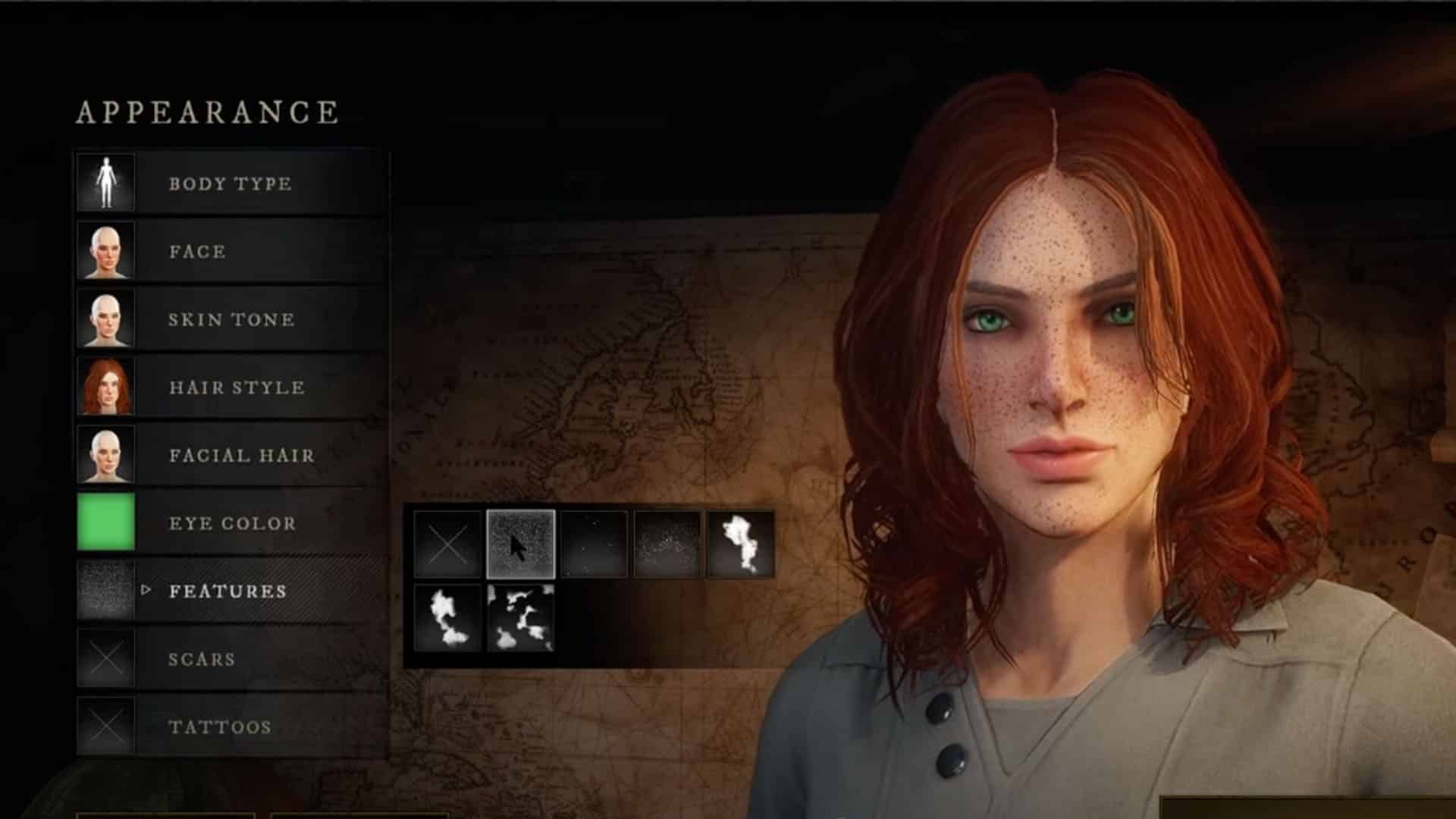1456x819 pixels.
Task: Open the Facial Hair head icon
Action: tap(106, 455)
